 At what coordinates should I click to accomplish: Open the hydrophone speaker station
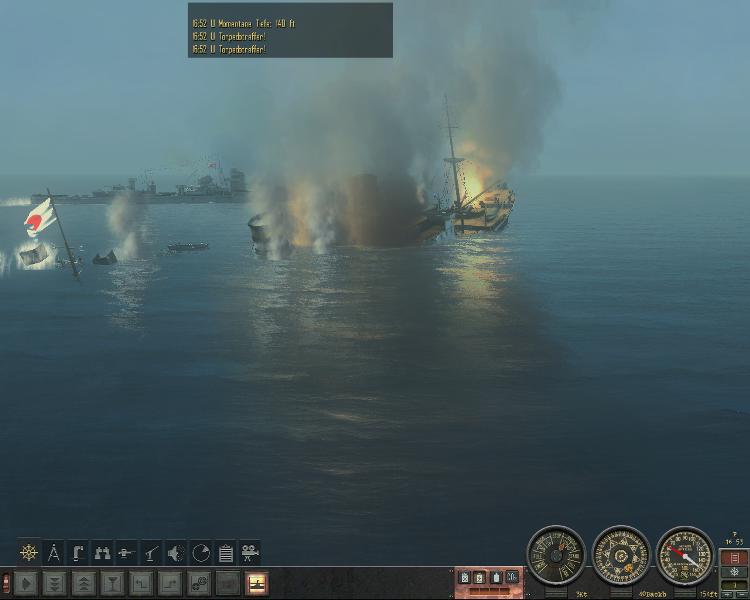(176, 552)
